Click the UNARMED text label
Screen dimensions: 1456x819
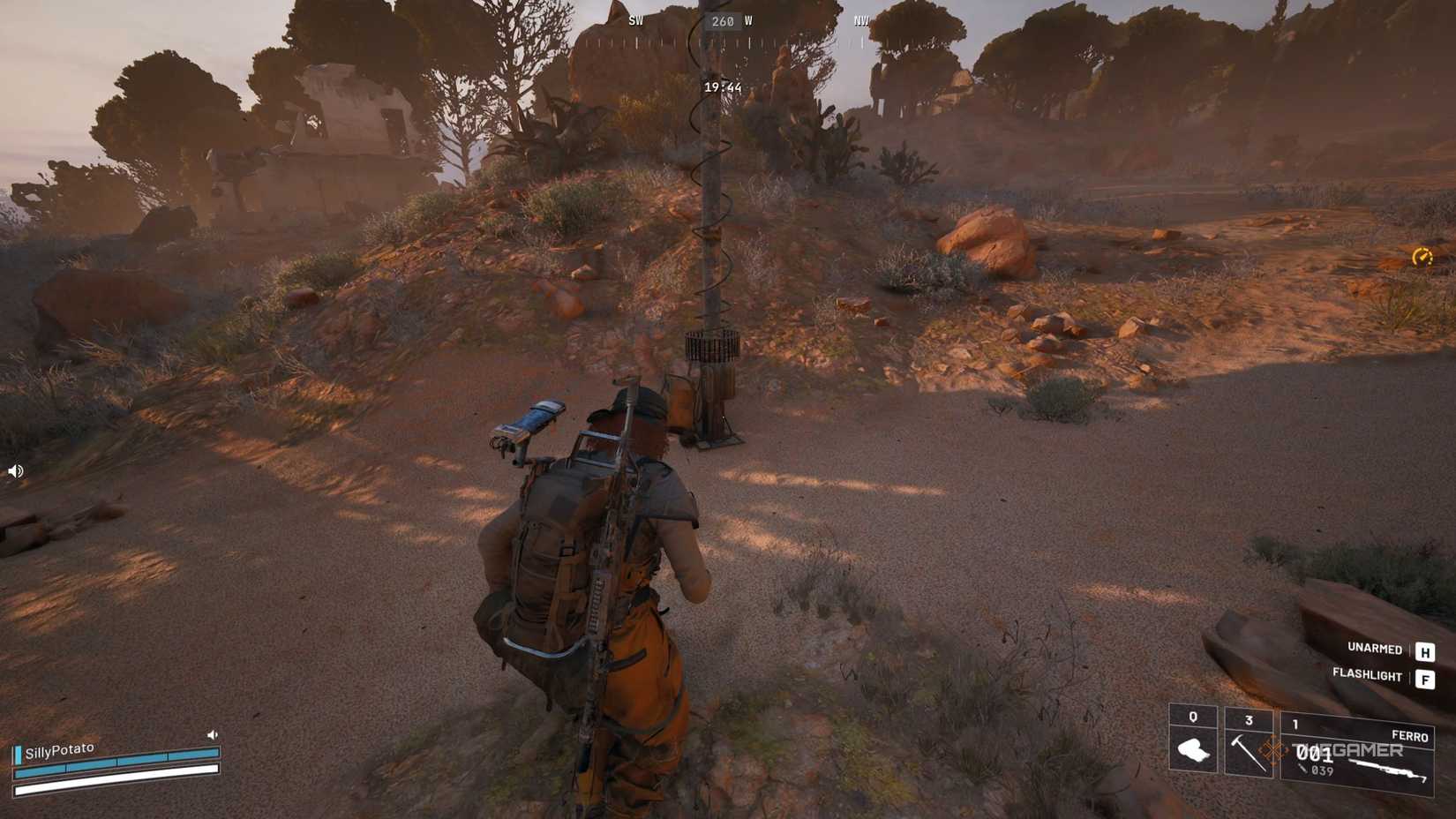(1374, 649)
